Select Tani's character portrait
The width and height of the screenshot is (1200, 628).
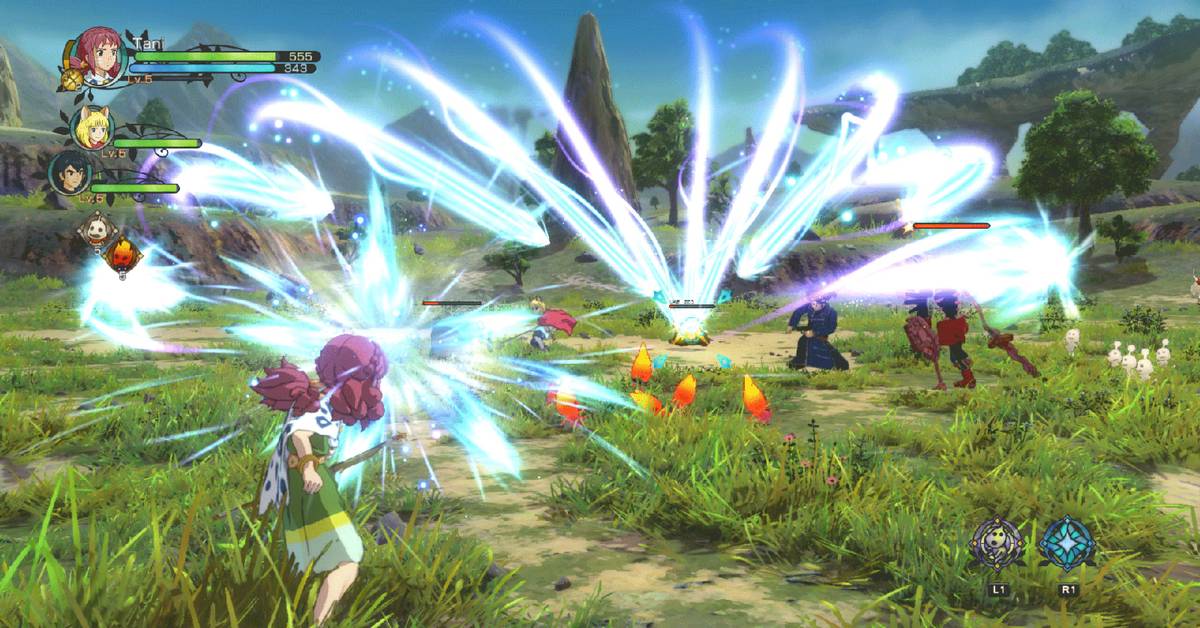[x=99, y=57]
